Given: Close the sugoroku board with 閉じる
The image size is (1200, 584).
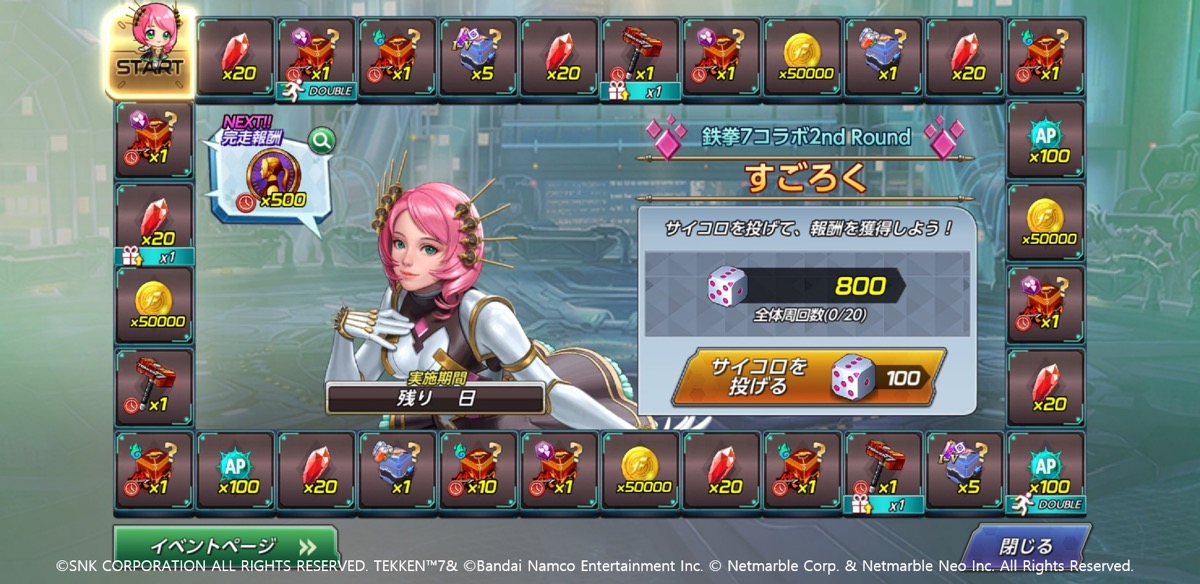Looking at the screenshot, I should tap(1026, 546).
